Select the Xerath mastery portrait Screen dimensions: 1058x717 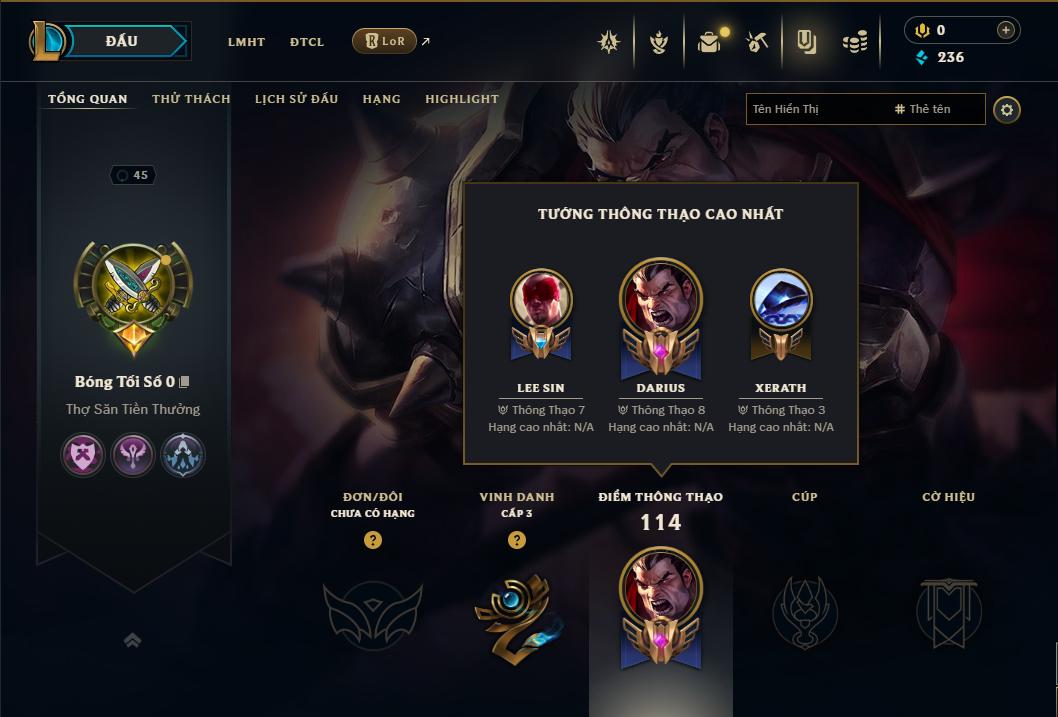tap(781, 300)
